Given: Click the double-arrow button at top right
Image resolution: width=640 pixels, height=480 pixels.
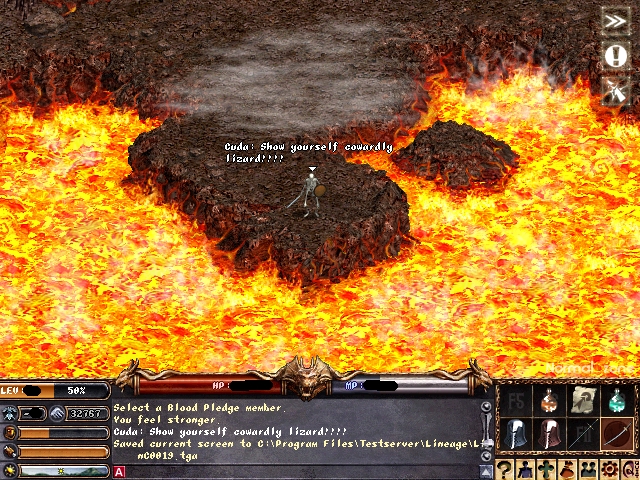Looking at the screenshot, I should (614, 20).
